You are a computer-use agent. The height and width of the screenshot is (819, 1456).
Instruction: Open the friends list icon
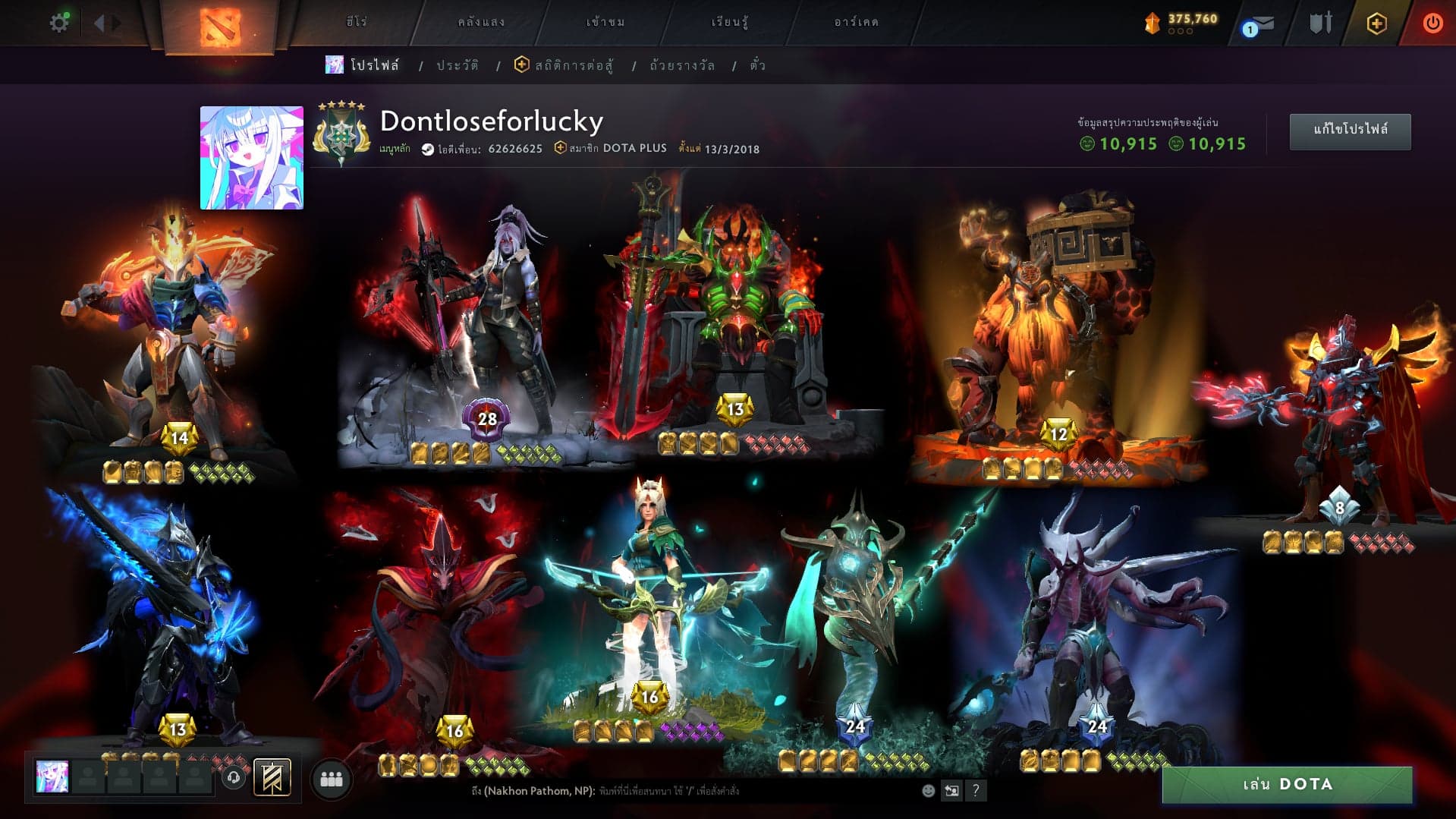click(332, 779)
